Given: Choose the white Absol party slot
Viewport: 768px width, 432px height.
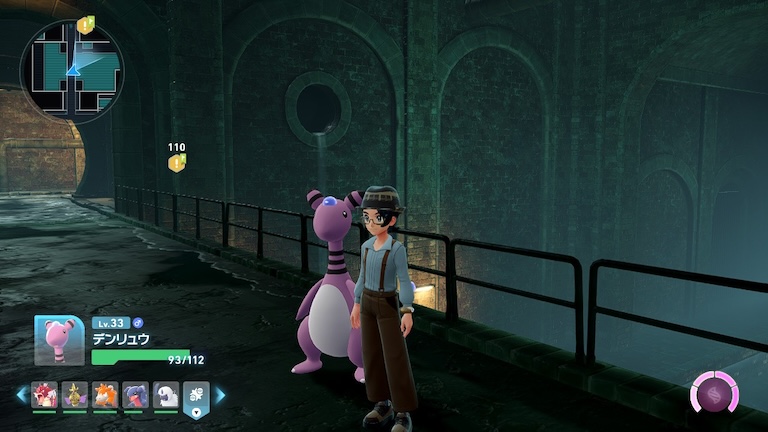Looking at the screenshot, I should pos(166,396).
